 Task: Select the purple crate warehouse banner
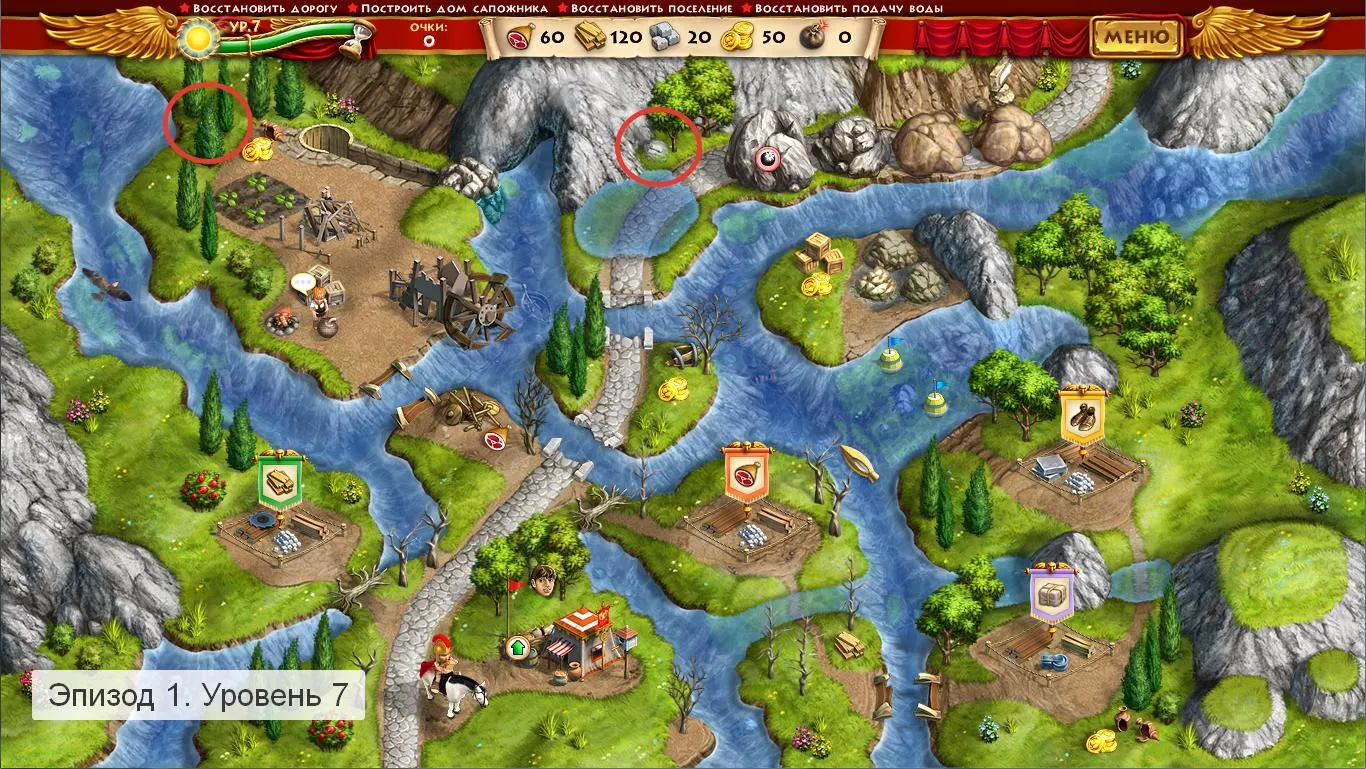[1051, 593]
